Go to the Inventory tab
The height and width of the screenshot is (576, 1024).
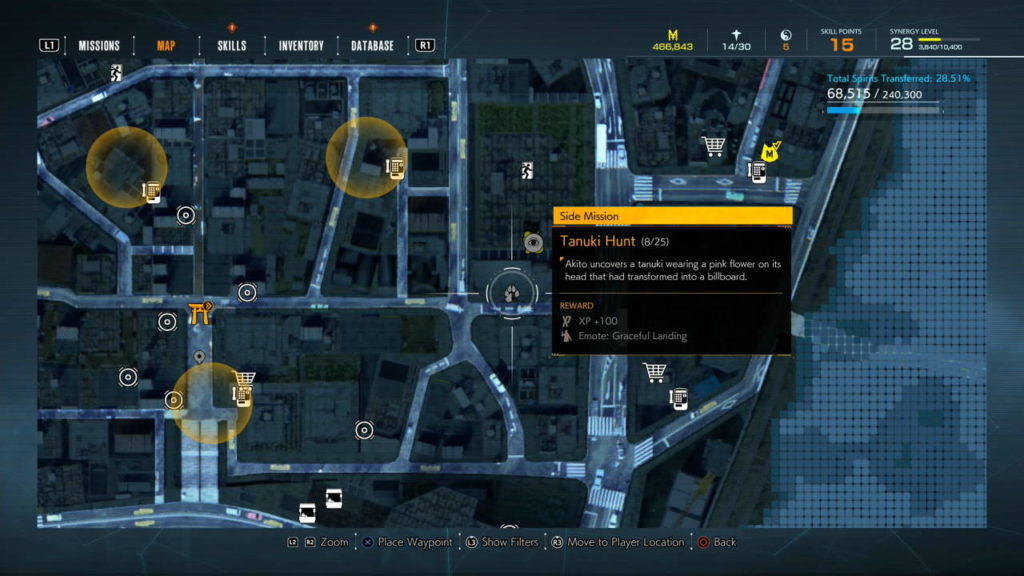pyautogui.click(x=301, y=46)
